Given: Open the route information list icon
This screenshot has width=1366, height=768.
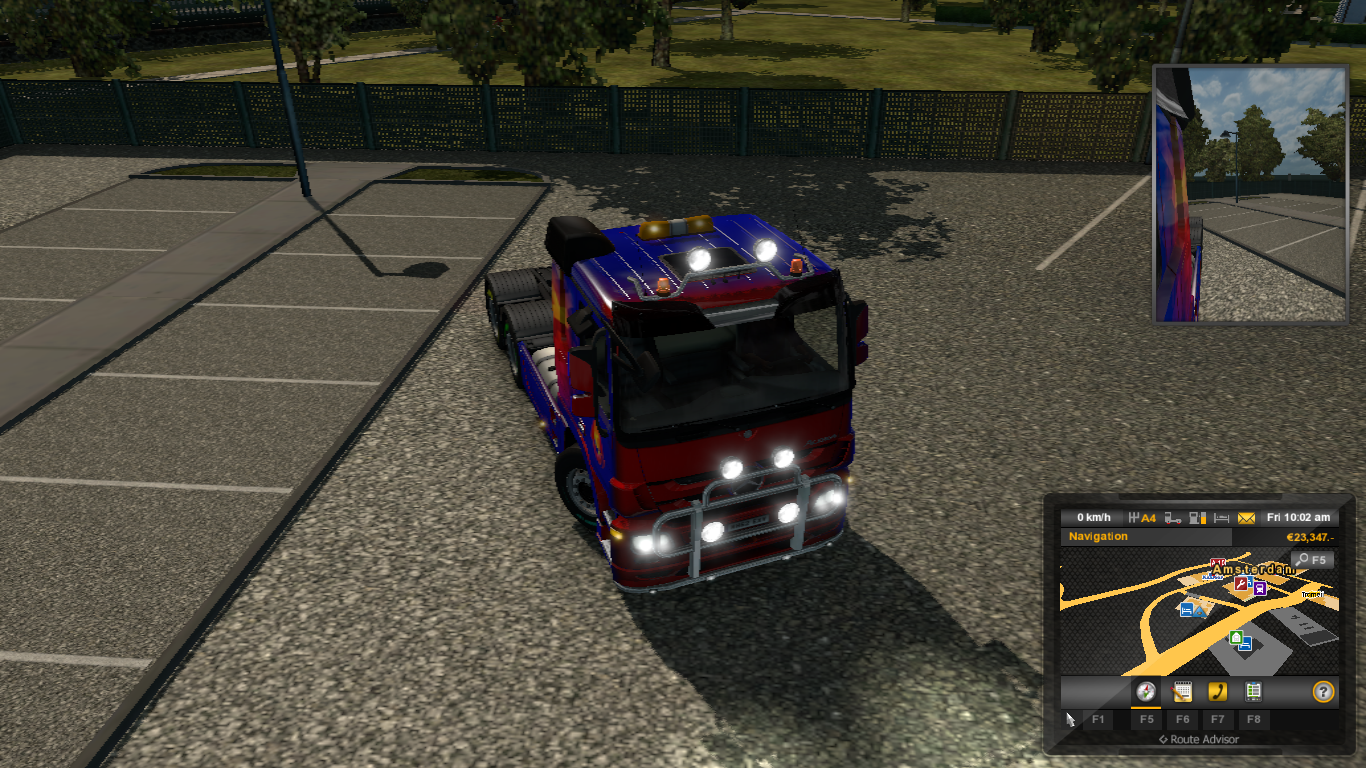Looking at the screenshot, I should tap(1253, 690).
